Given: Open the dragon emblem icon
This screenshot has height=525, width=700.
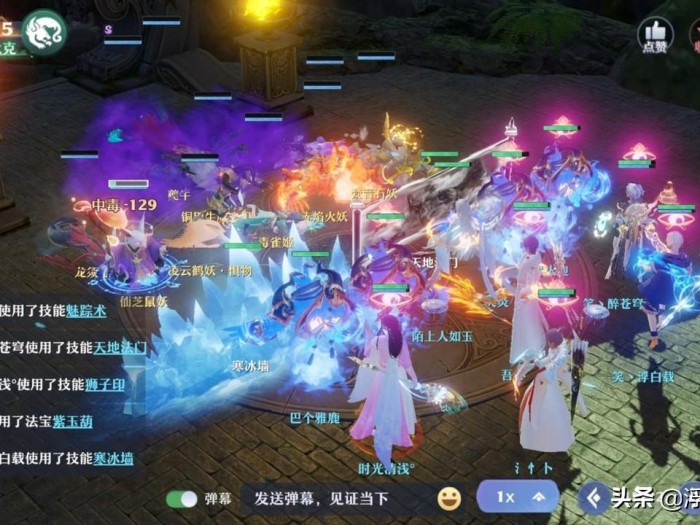Looking at the screenshot, I should (x=43, y=31).
